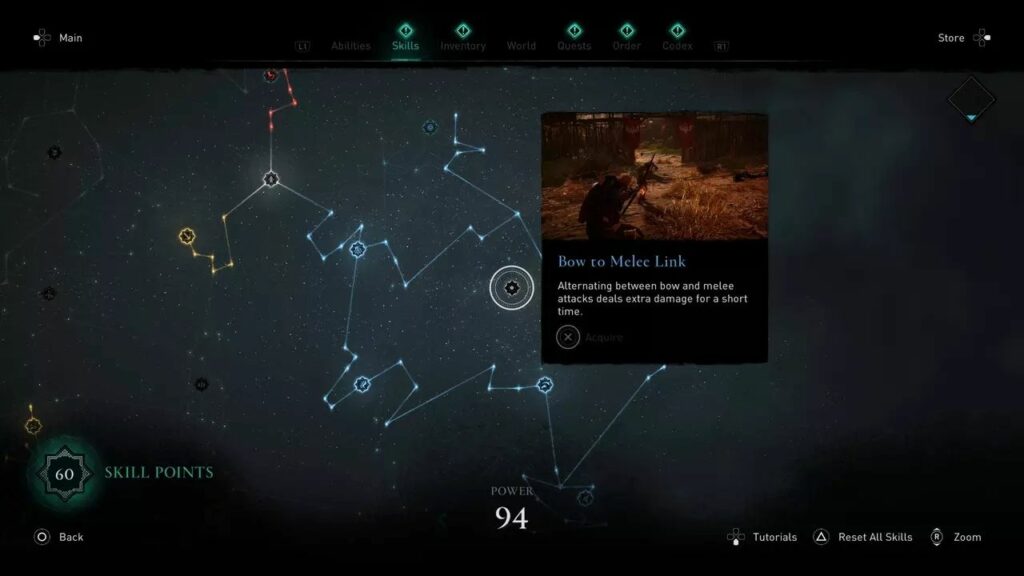Switch to the Skills tab
Screen dimensions: 1024x576
pyautogui.click(x=405, y=46)
